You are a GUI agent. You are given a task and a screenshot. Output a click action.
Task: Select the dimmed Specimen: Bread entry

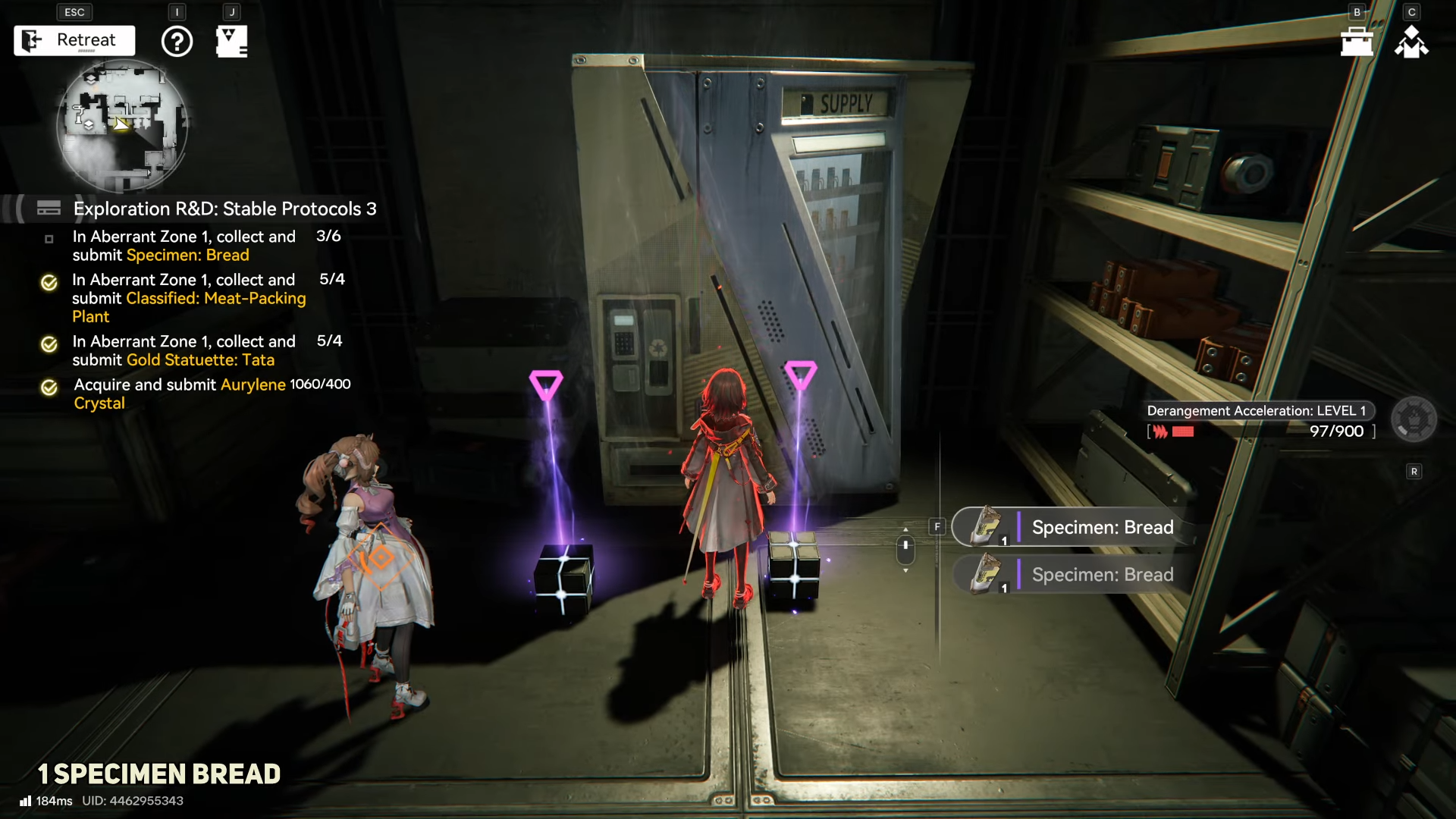click(x=1073, y=575)
